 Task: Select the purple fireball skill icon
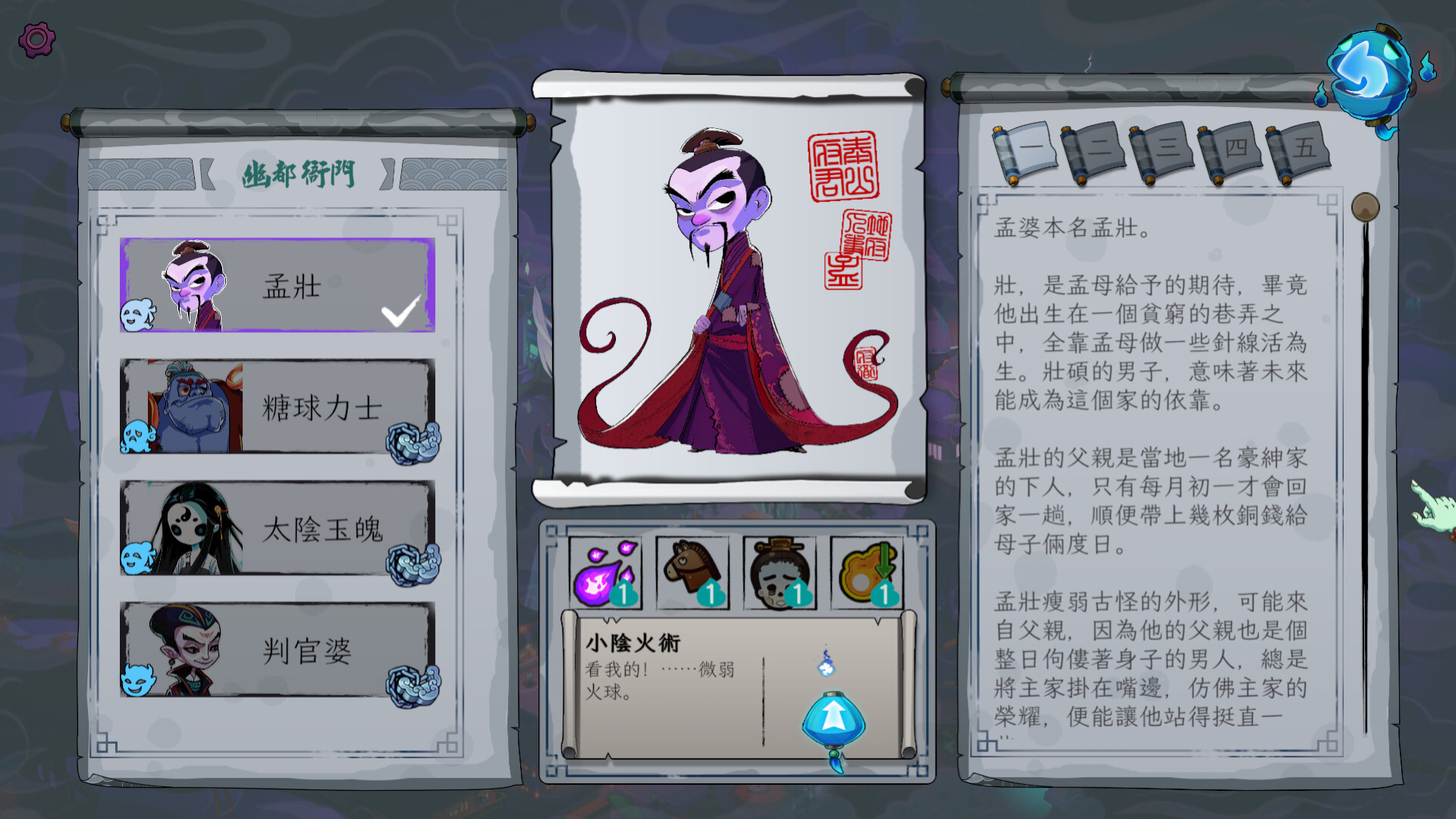[x=605, y=573]
